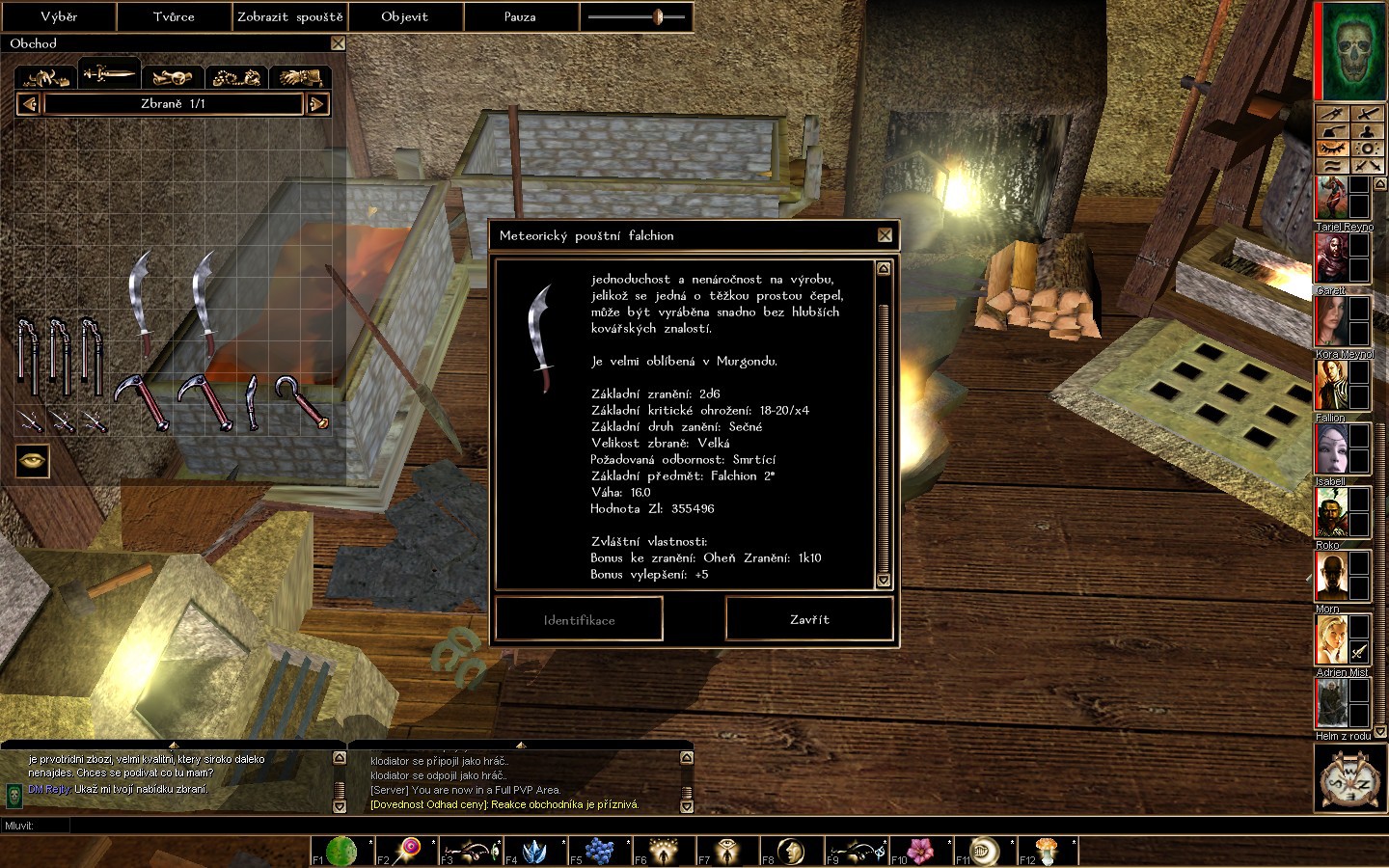The height and width of the screenshot is (868, 1389).
Task: Activate the eye examine icon in shop
Action: click(x=33, y=460)
